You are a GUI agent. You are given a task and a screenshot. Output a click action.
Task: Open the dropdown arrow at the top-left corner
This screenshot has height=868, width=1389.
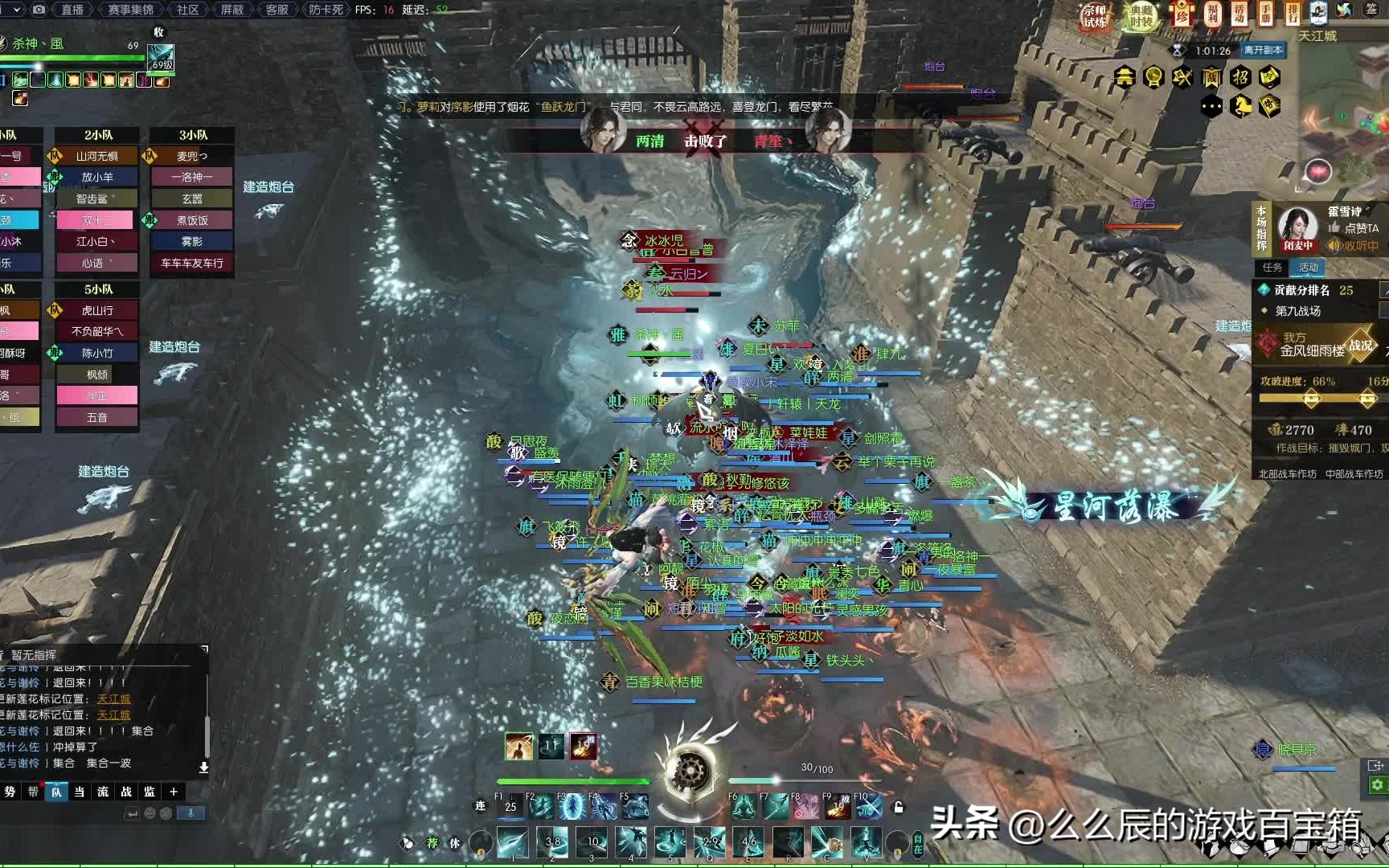pyautogui.click(x=17, y=10)
